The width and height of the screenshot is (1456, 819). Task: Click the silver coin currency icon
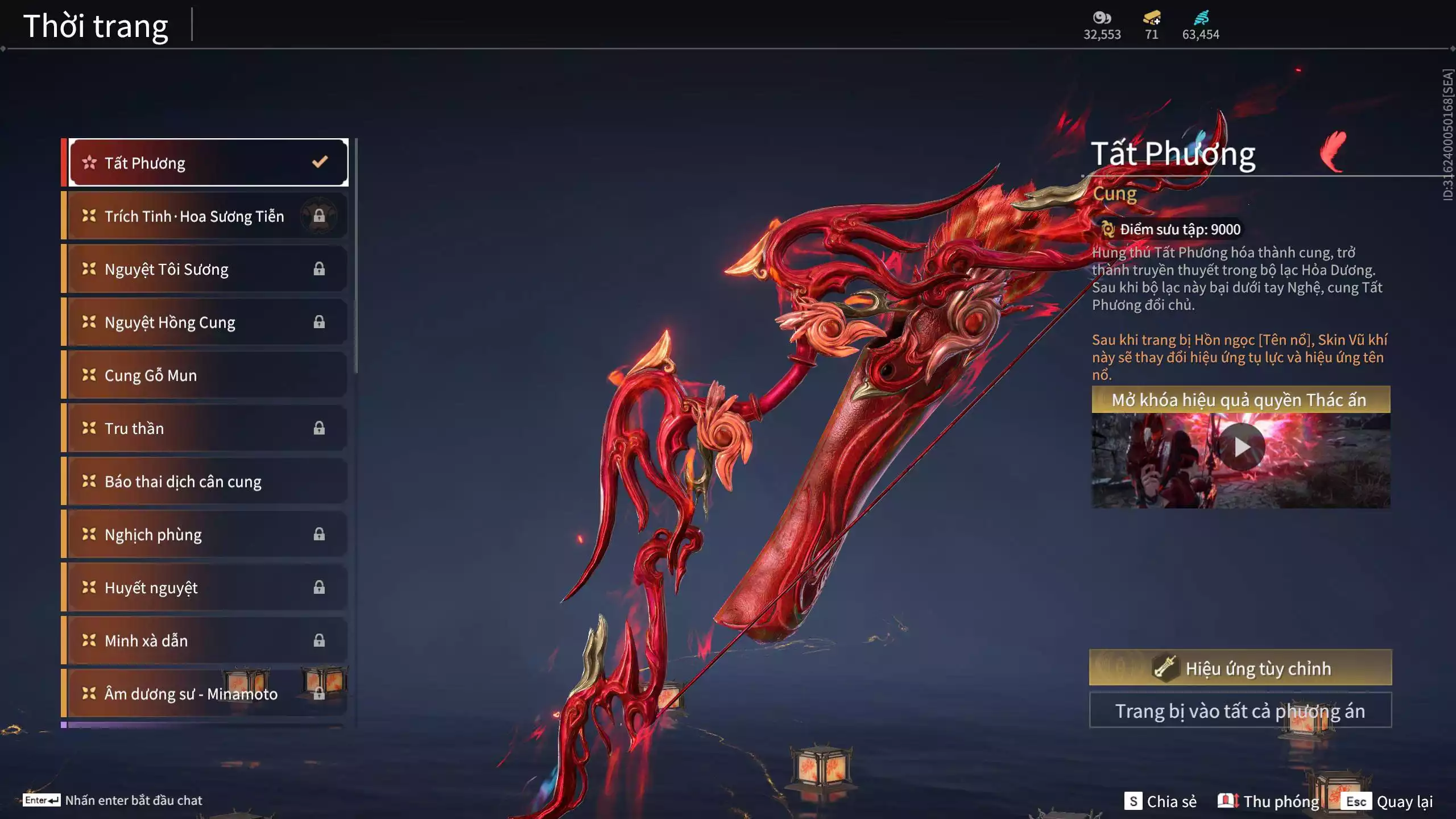pyautogui.click(x=1102, y=18)
